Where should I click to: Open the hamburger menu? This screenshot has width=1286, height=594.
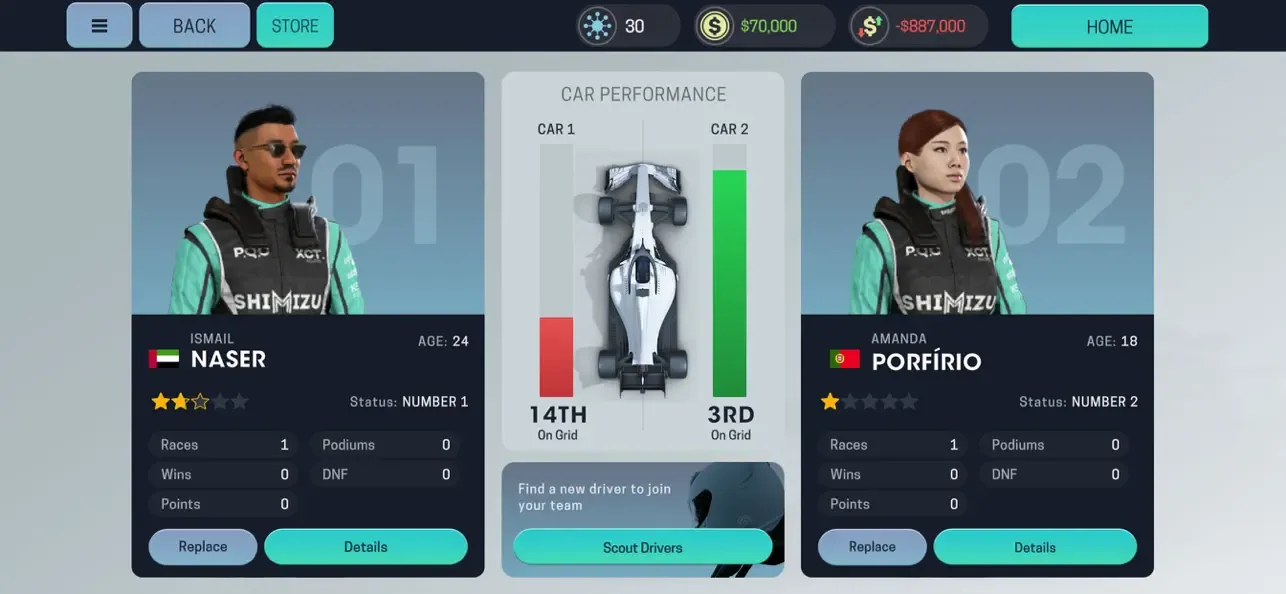click(99, 26)
